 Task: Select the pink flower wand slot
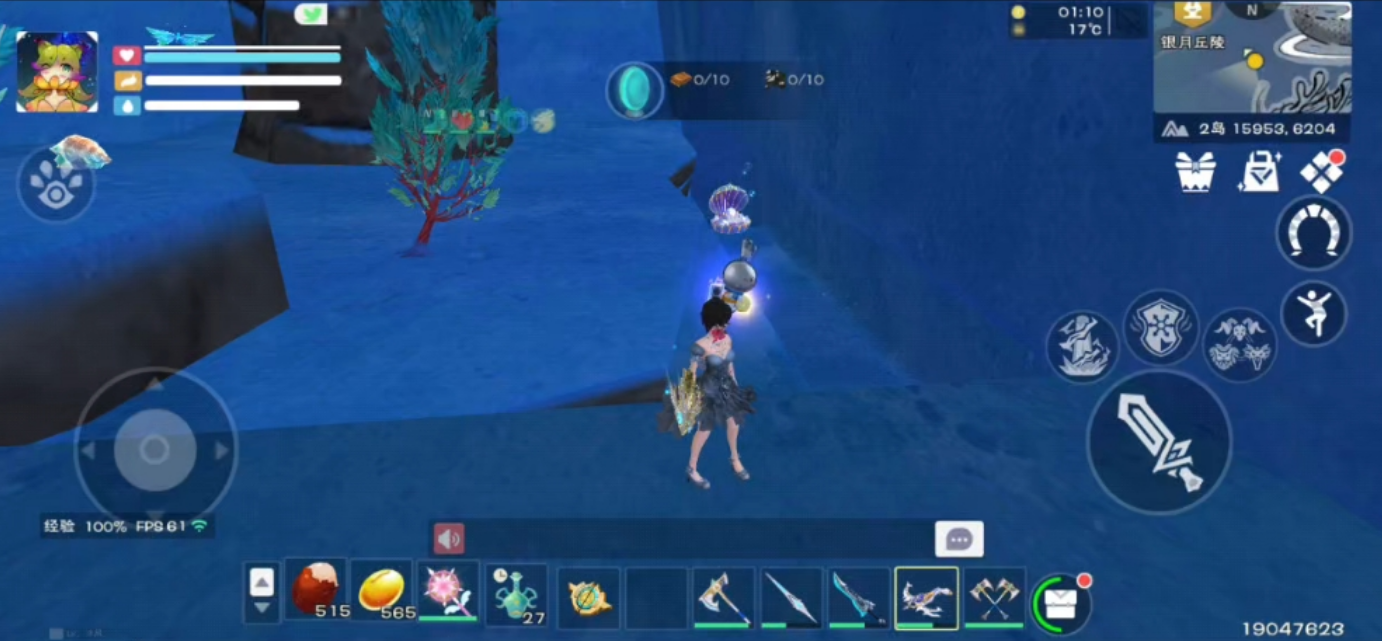447,590
